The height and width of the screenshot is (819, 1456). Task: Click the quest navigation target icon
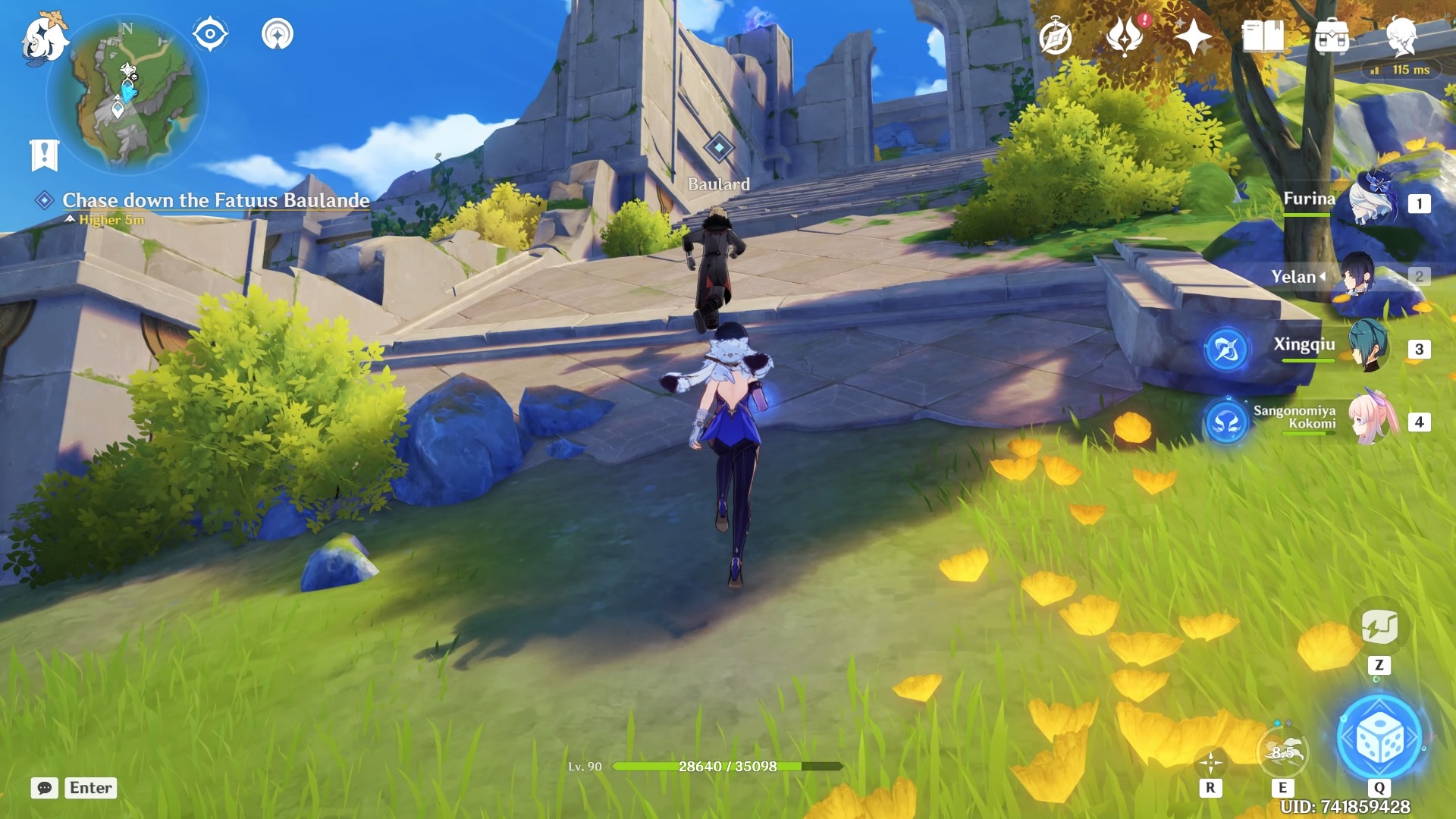tap(210, 34)
